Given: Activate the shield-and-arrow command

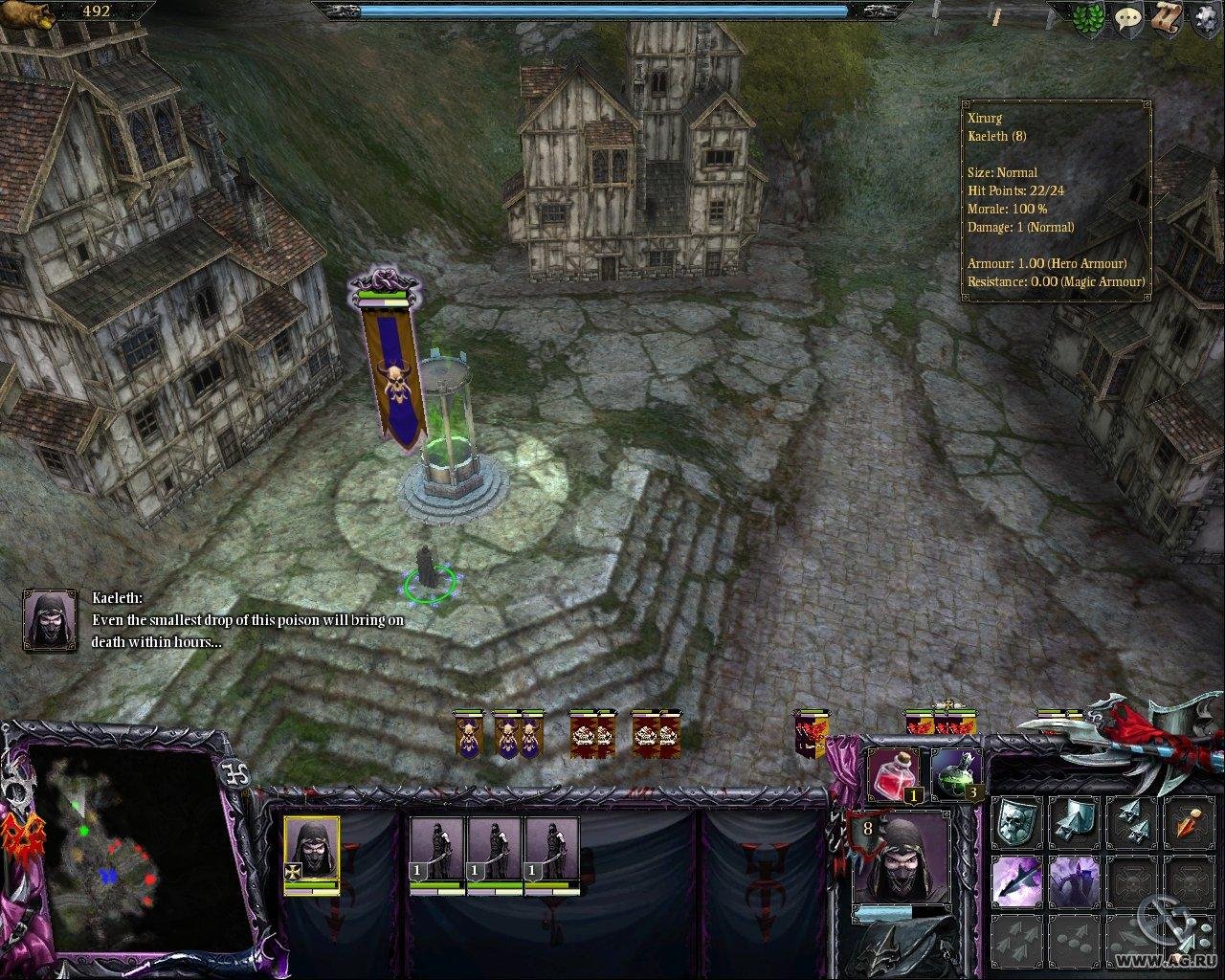Looking at the screenshot, I should tap(1074, 821).
